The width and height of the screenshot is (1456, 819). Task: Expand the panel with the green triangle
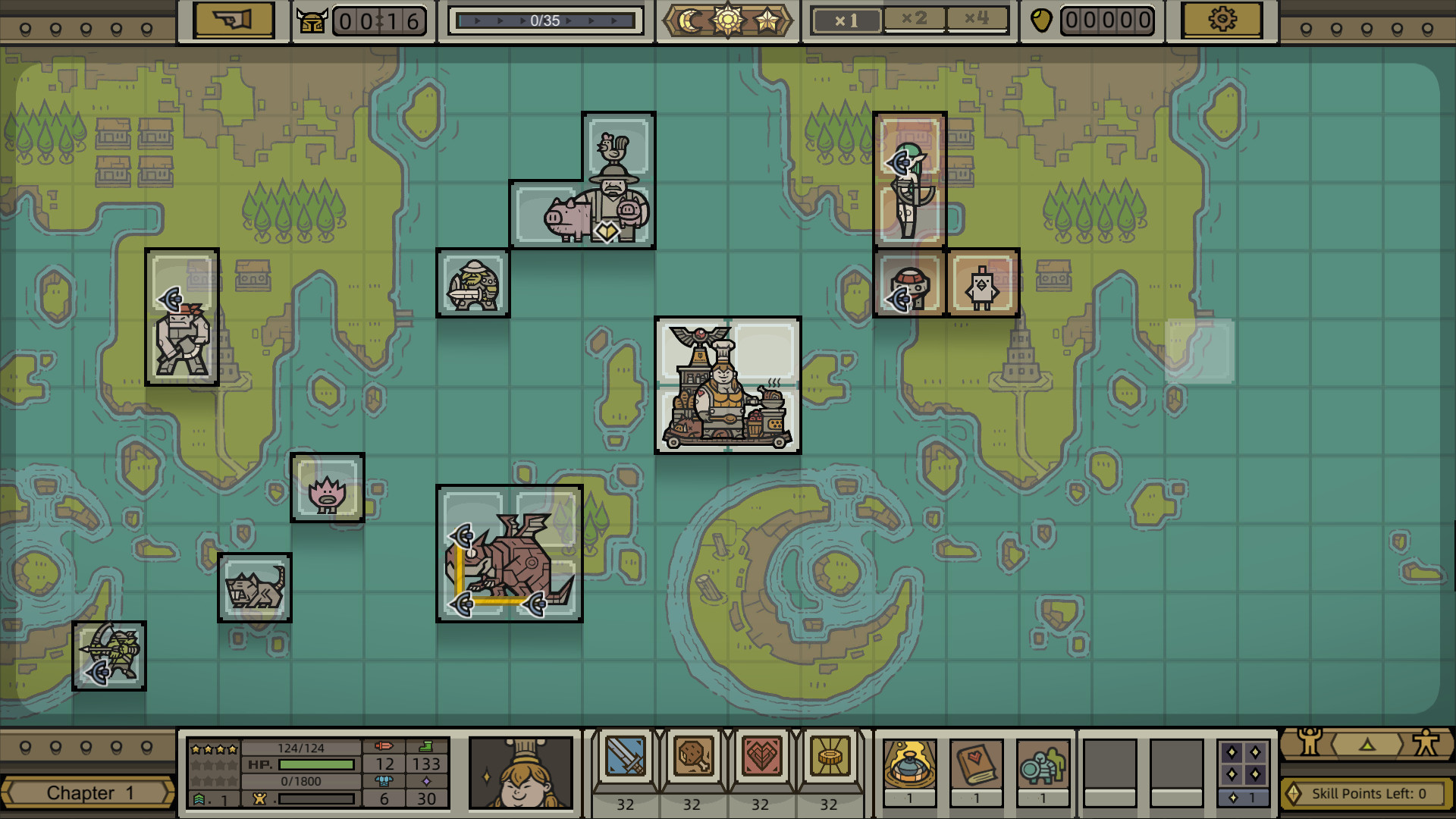pyautogui.click(x=1367, y=746)
